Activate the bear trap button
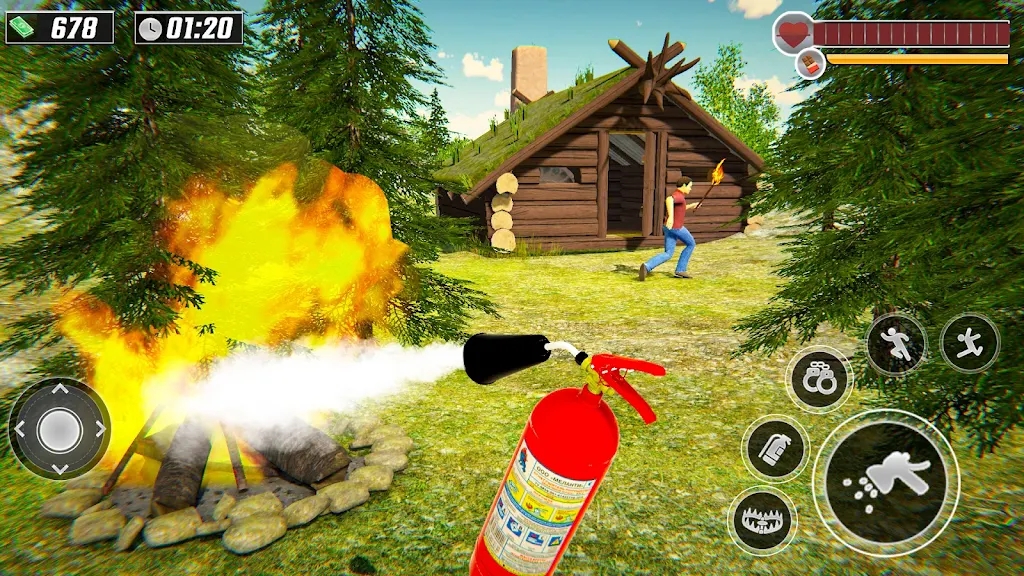 (761, 520)
